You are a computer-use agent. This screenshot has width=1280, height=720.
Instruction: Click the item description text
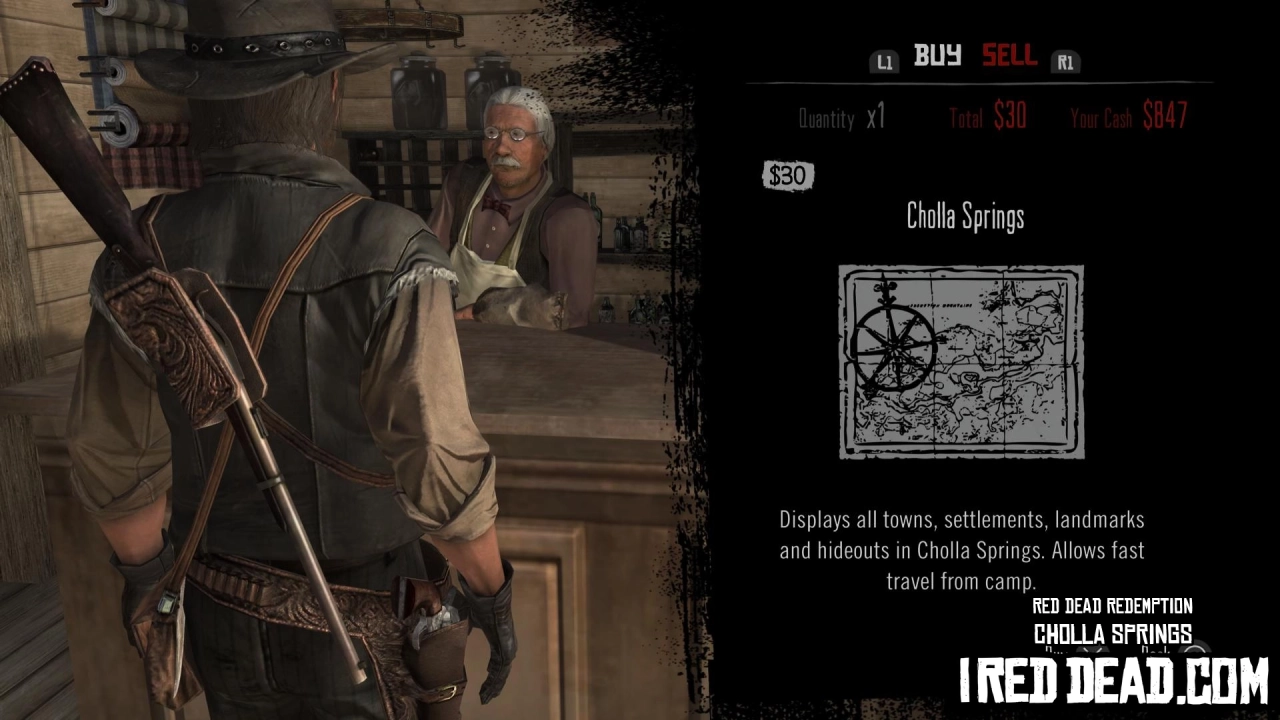tap(961, 548)
